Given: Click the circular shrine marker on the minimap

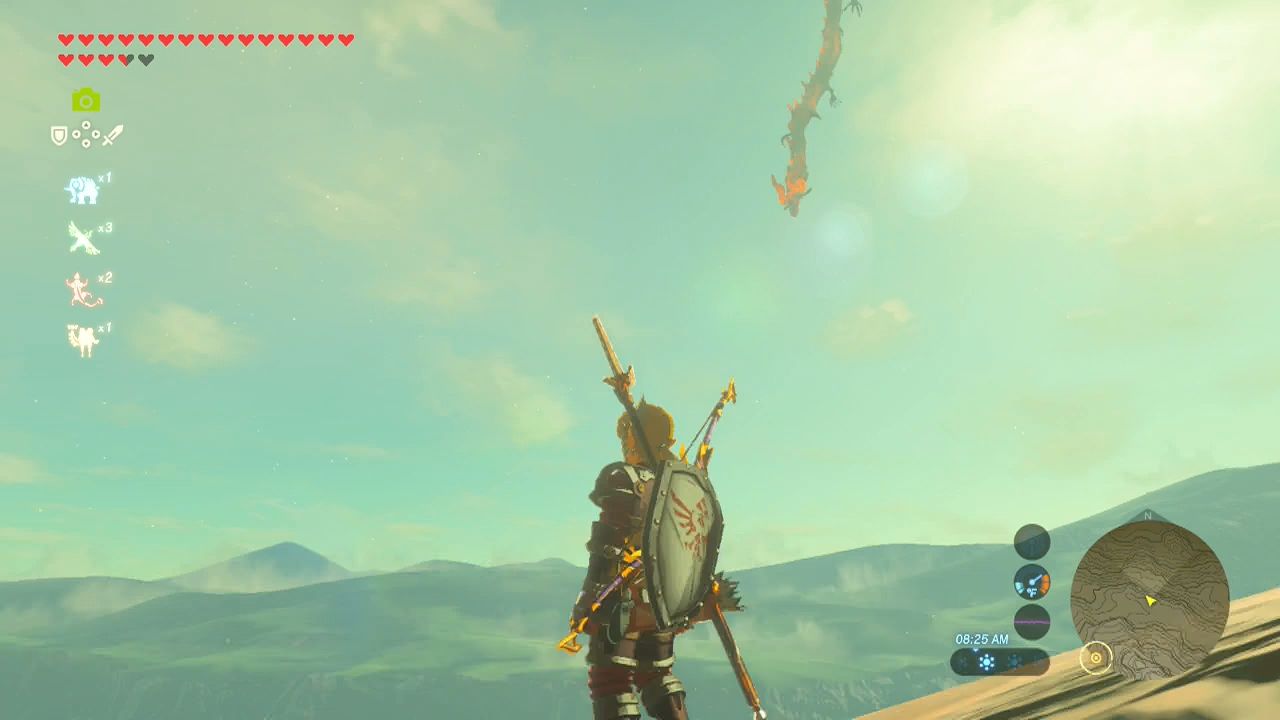Looking at the screenshot, I should coord(1098,658).
